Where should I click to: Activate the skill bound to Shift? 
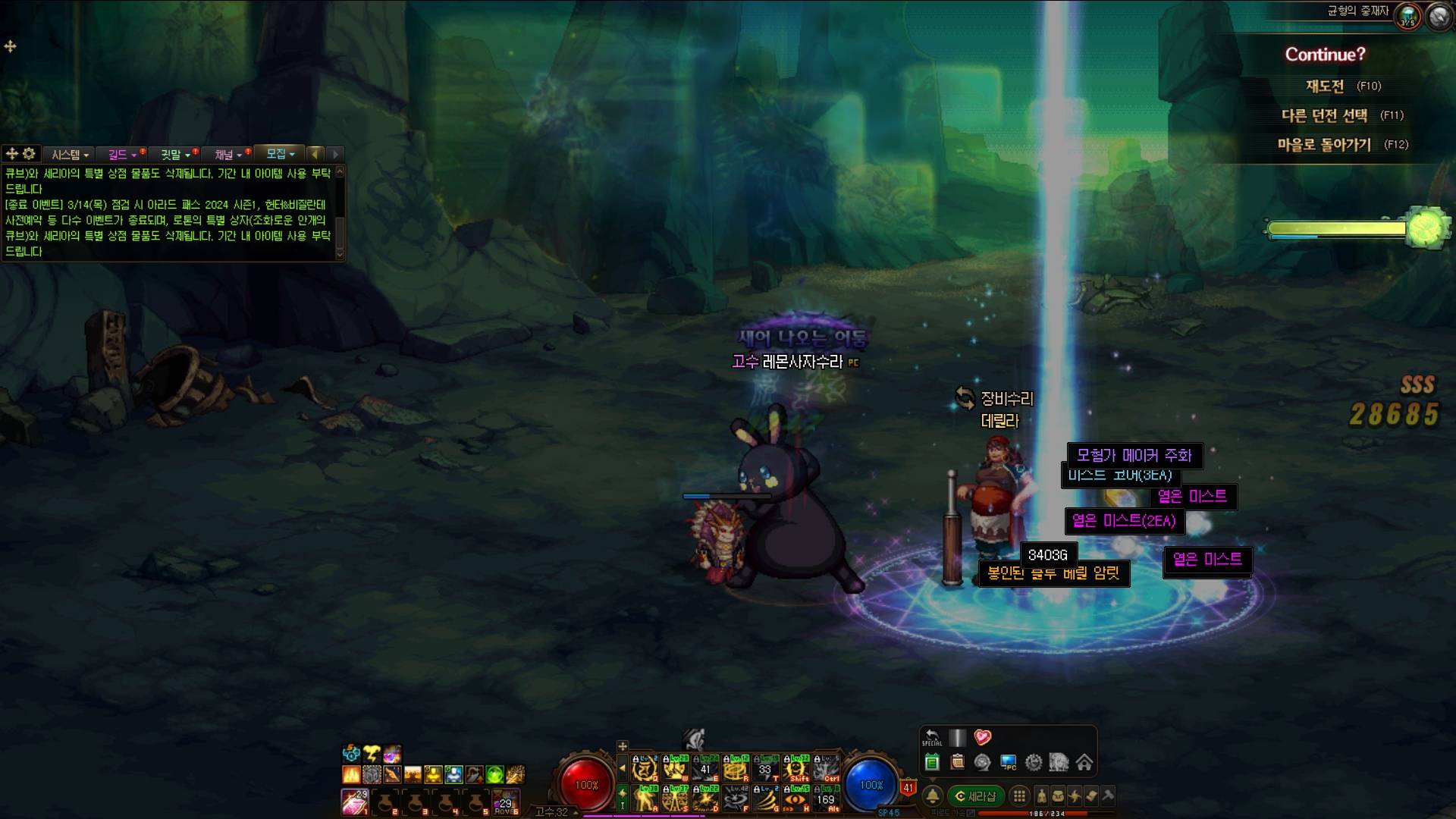coord(796,769)
